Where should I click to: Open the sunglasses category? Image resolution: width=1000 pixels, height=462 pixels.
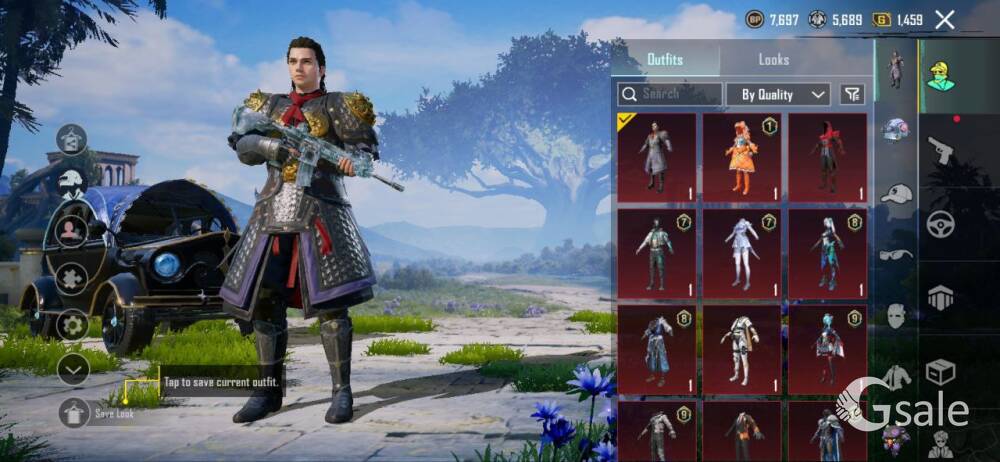[x=896, y=255]
